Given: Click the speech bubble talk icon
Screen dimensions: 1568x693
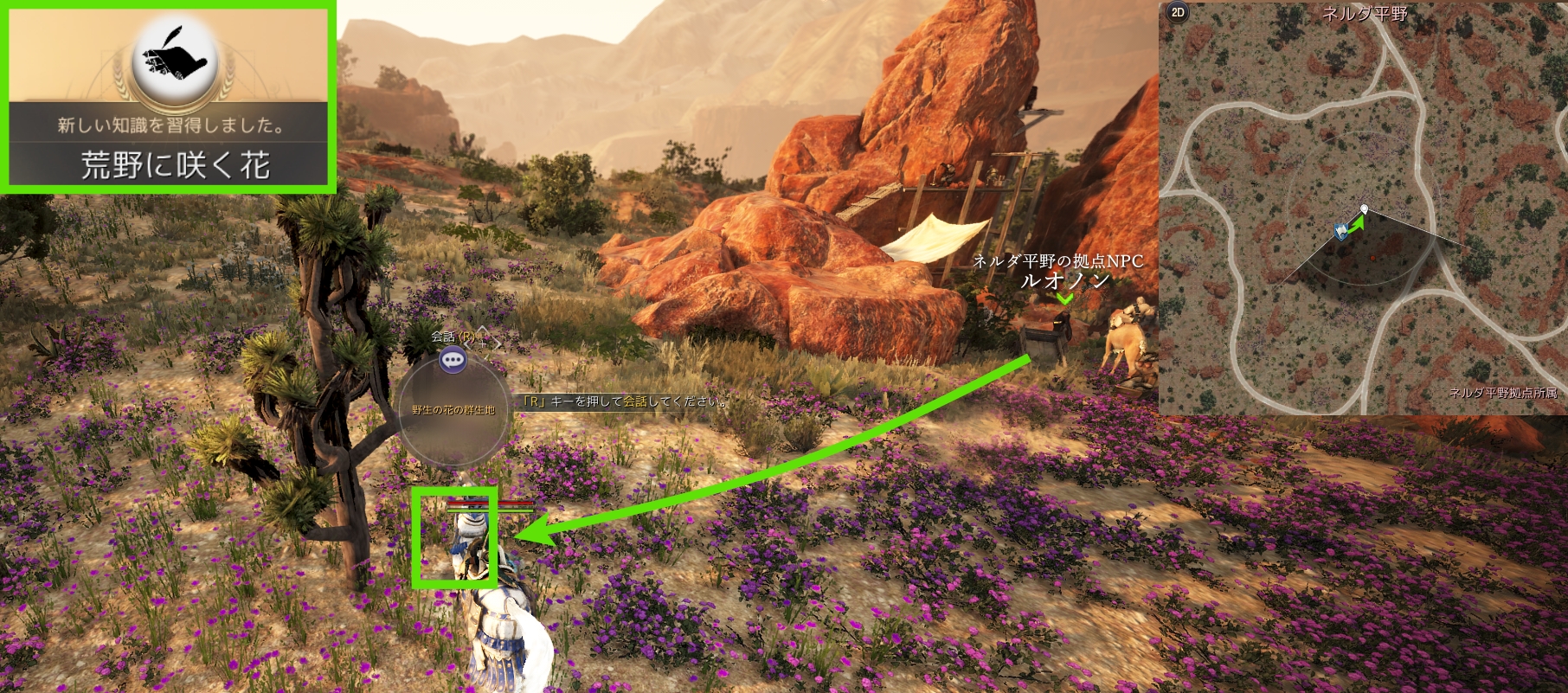Looking at the screenshot, I should click(453, 360).
